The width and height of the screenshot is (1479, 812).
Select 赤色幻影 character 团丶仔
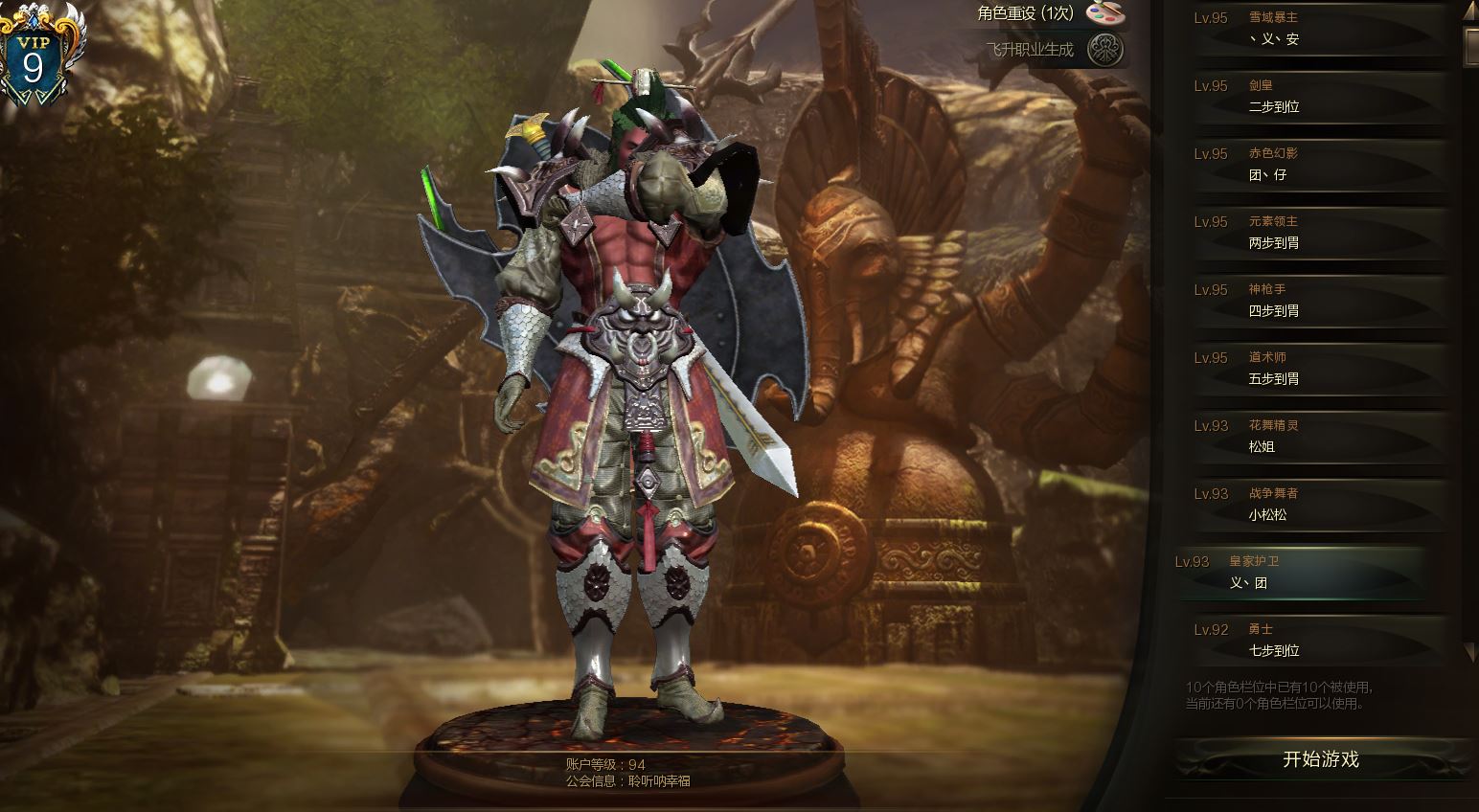click(1318, 165)
